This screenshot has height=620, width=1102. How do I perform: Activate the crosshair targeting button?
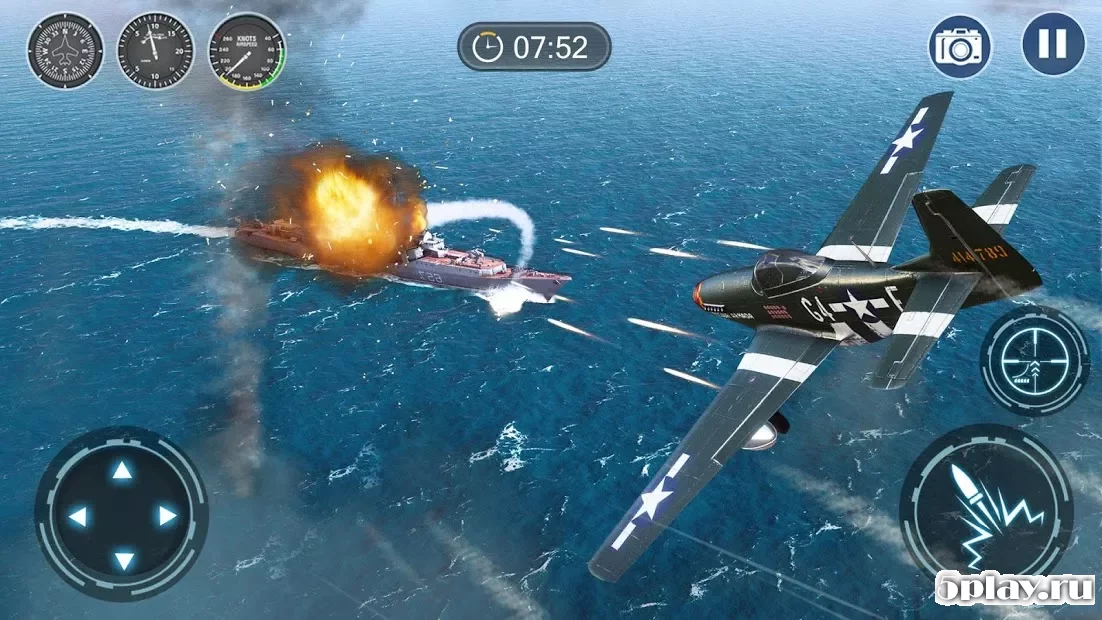[x=1034, y=360]
